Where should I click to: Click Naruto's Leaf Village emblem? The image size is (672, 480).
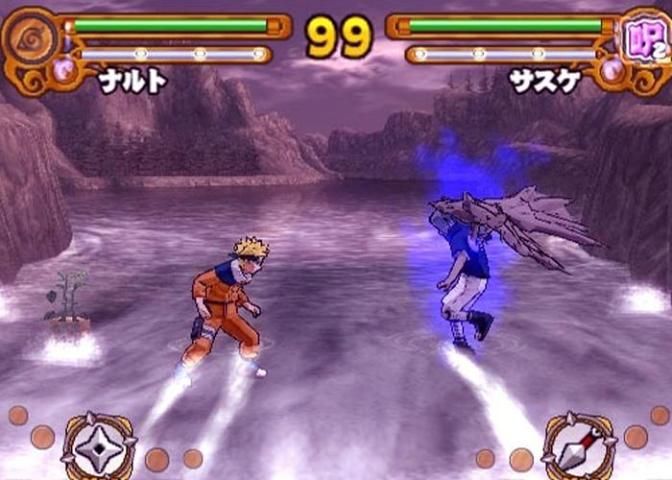[x=26, y=38]
